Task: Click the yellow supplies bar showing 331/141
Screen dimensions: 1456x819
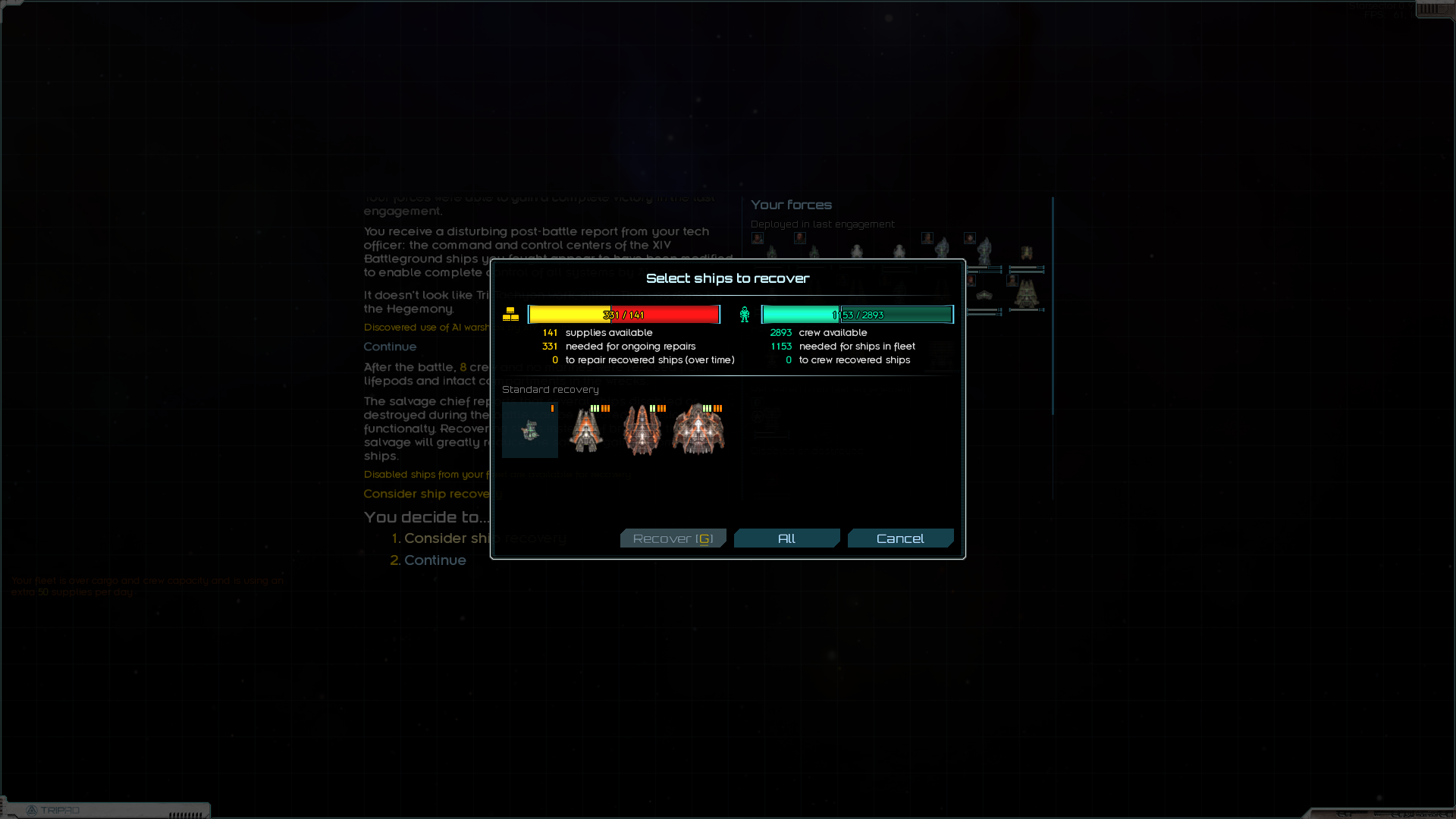Action: pyautogui.click(x=625, y=313)
